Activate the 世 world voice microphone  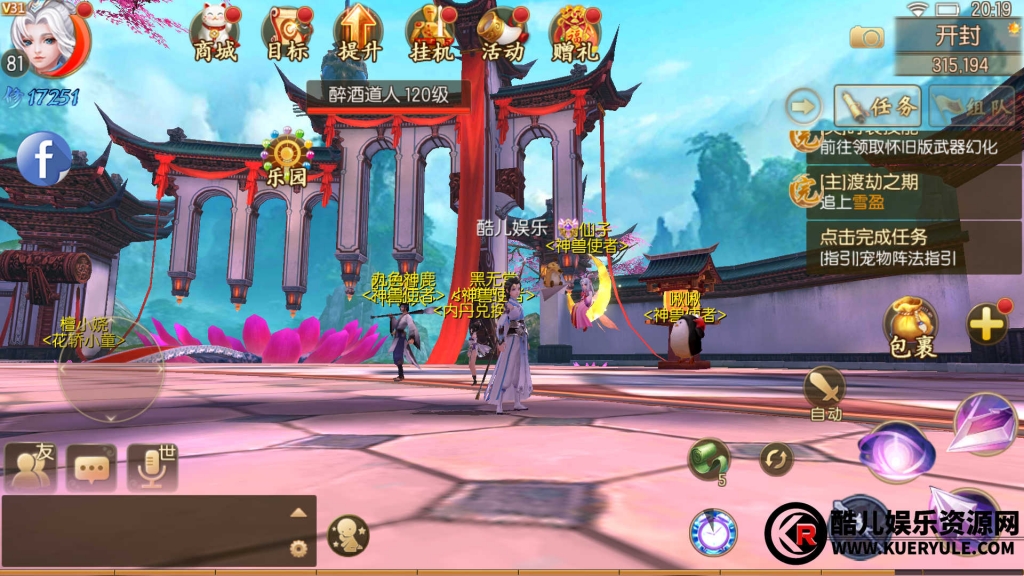point(153,467)
